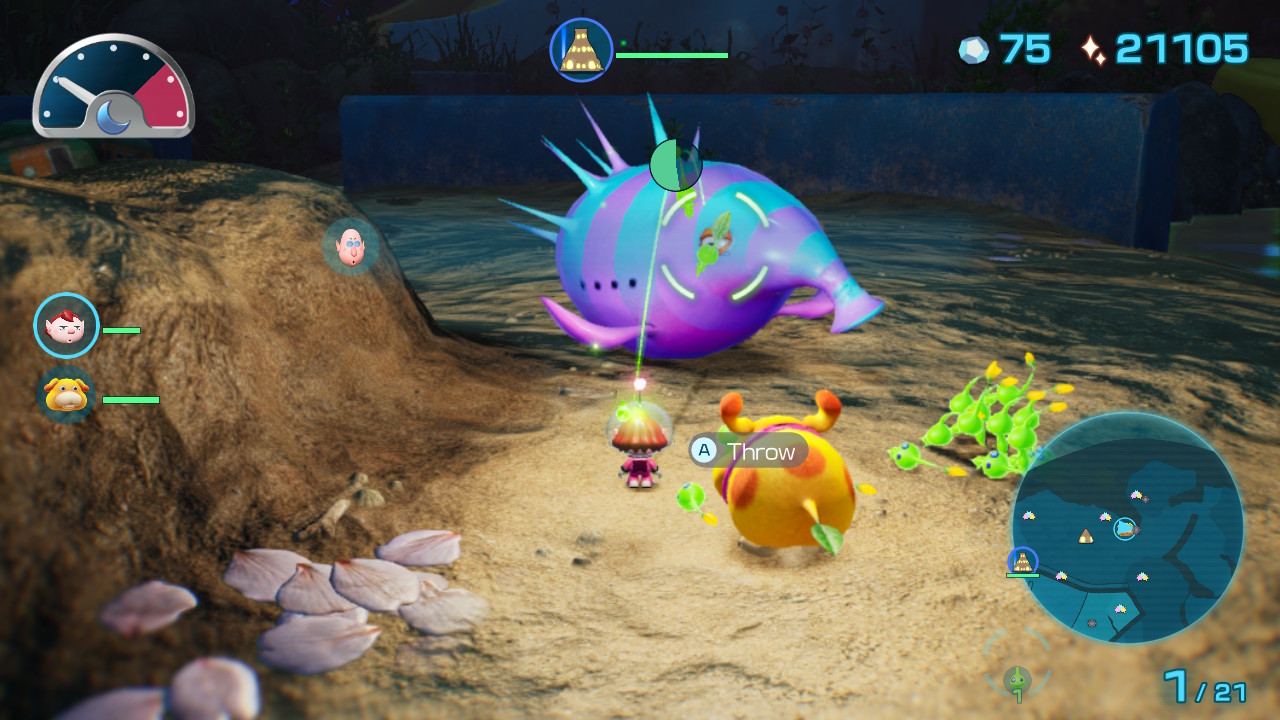
Task: Click the floating bald castaway head marker
Action: [350, 246]
